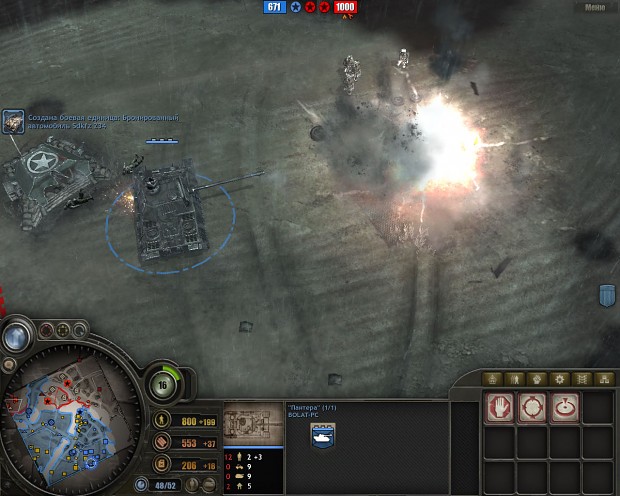Activate the Stop (hand) command

(499, 408)
